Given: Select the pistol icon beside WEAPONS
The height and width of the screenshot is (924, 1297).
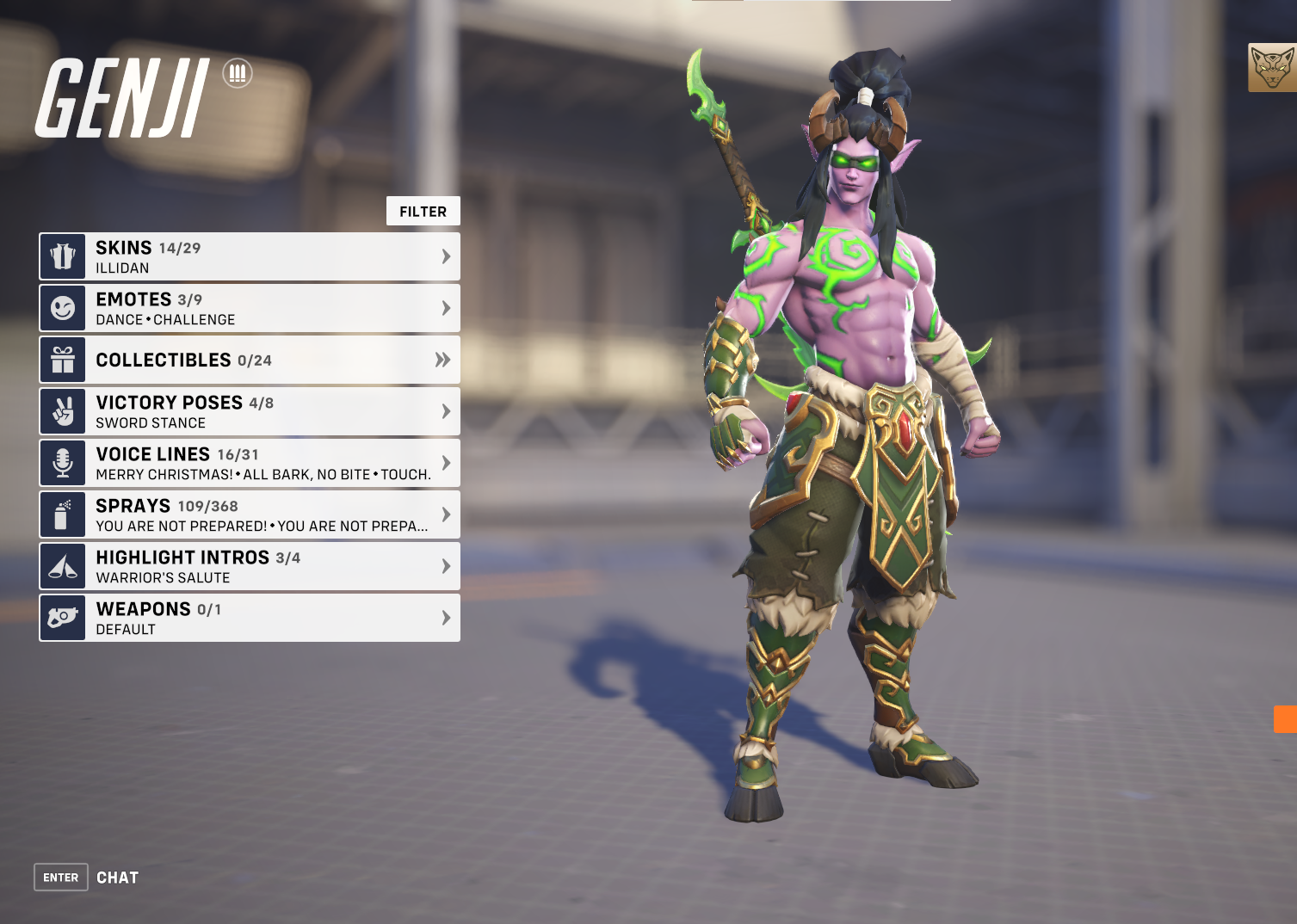Looking at the screenshot, I should [x=61, y=617].
